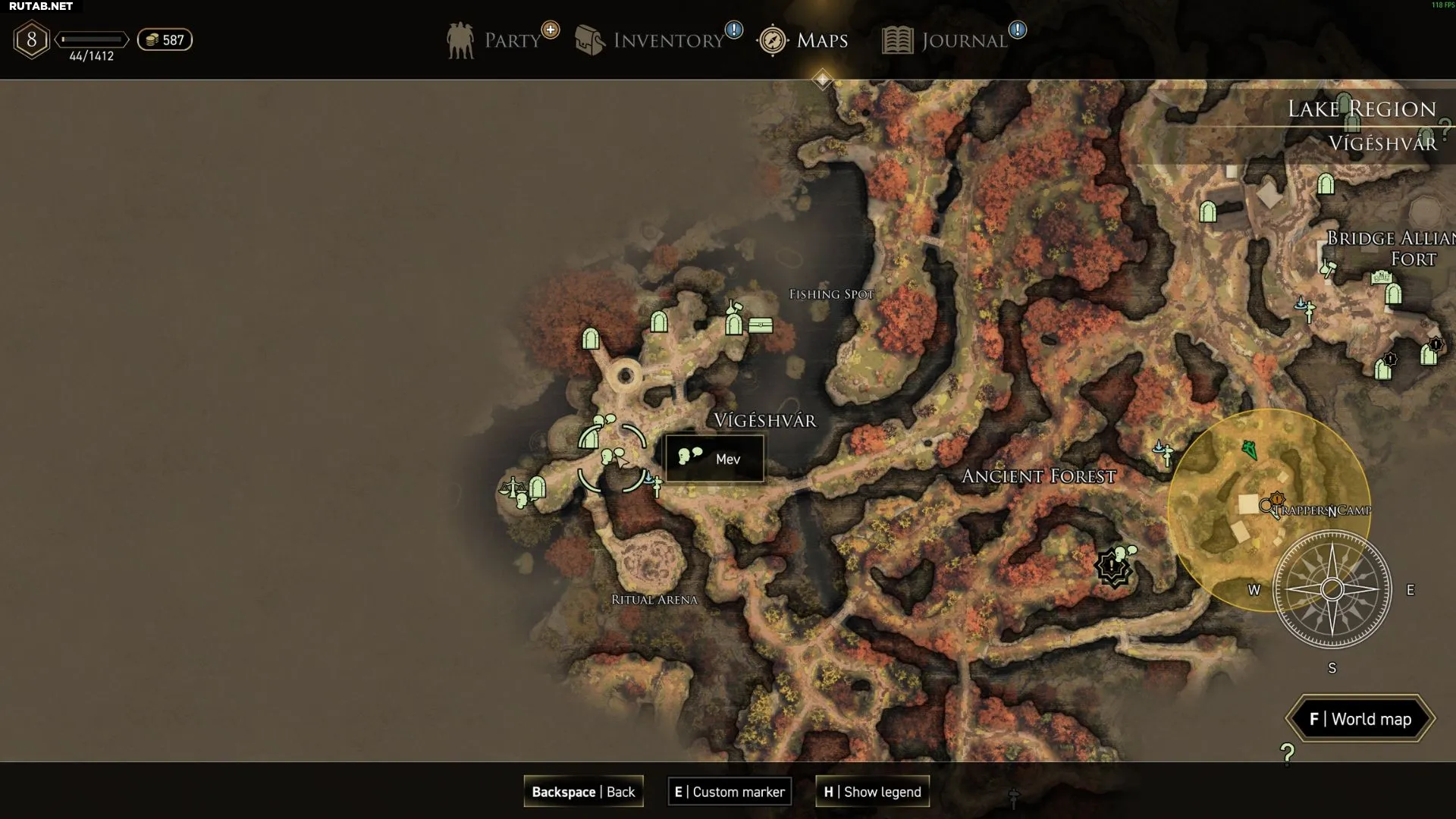Click the compass rose on the map
Image resolution: width=1456 pixels, height=819 pixels.
(x=1332, y=589)
